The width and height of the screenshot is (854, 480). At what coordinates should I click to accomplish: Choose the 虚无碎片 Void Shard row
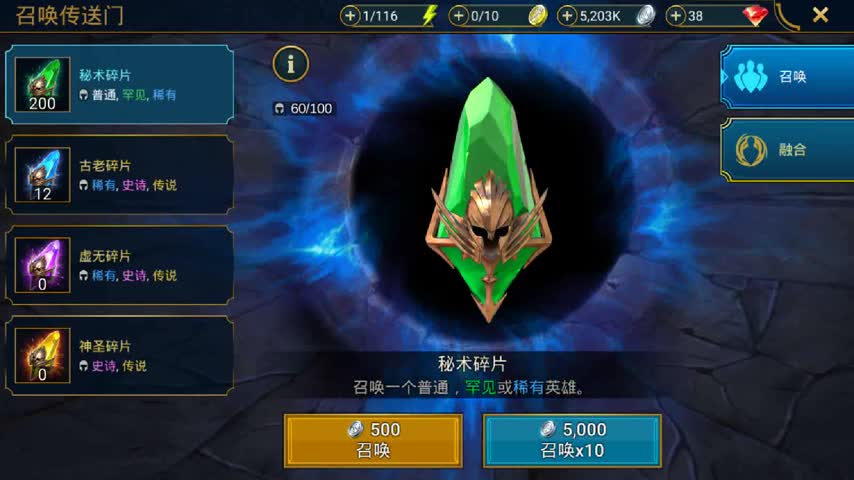(x=120, y=265)
